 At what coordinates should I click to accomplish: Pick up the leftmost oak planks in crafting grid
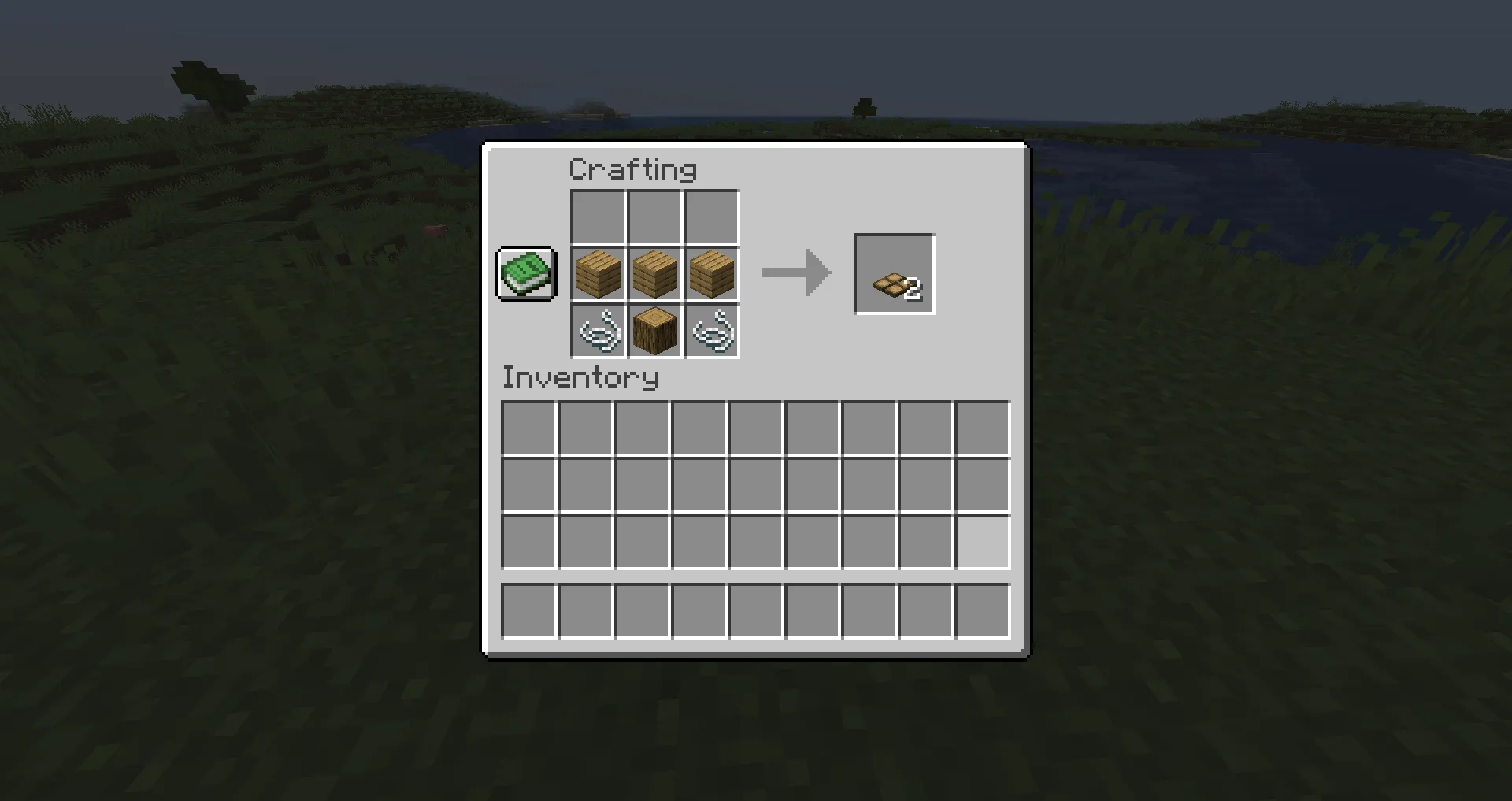[x=597, y=274]
